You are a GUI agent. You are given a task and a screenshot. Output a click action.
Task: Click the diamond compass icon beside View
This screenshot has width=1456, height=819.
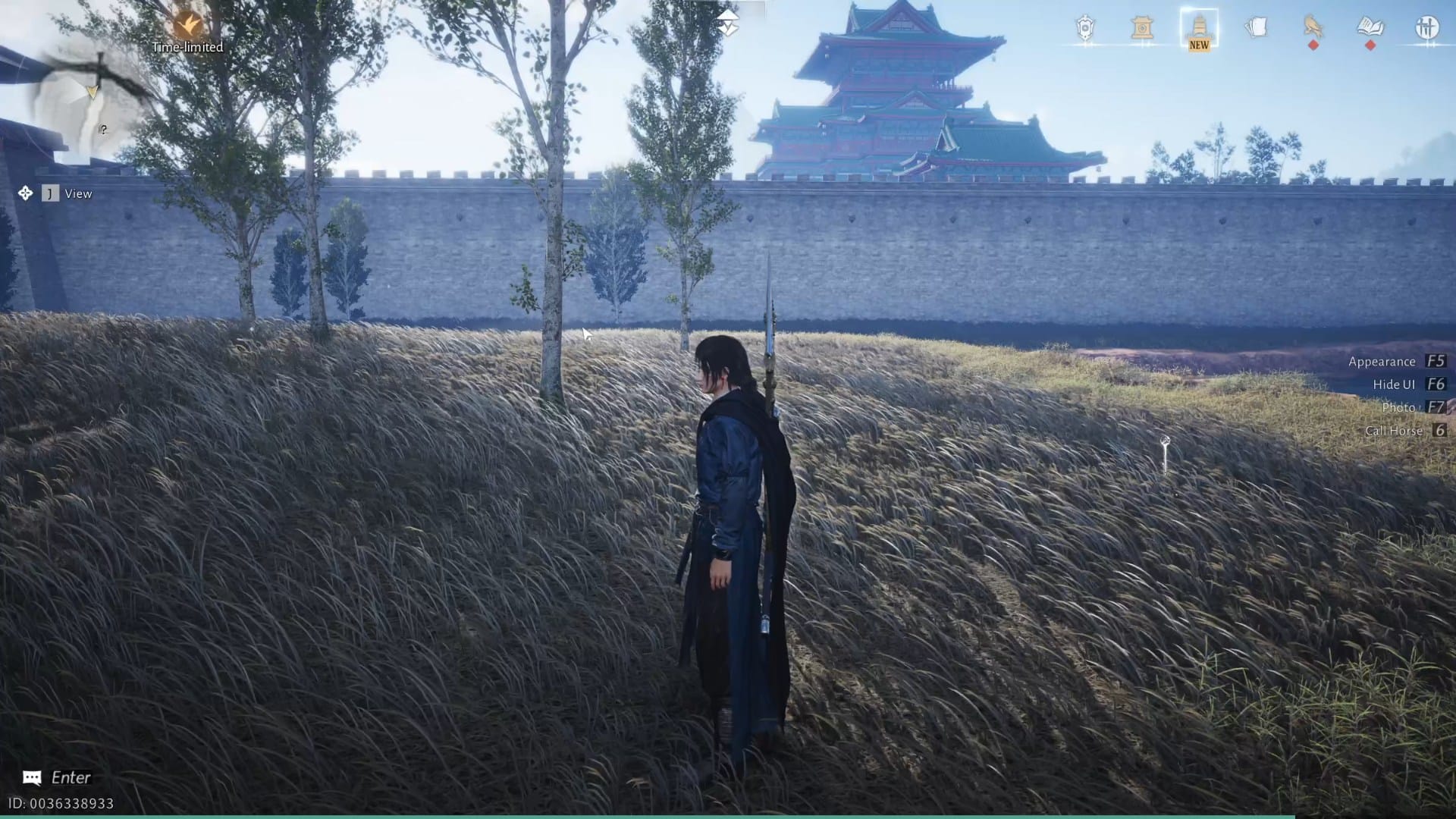pyautogui.click(x=25, y=193)
